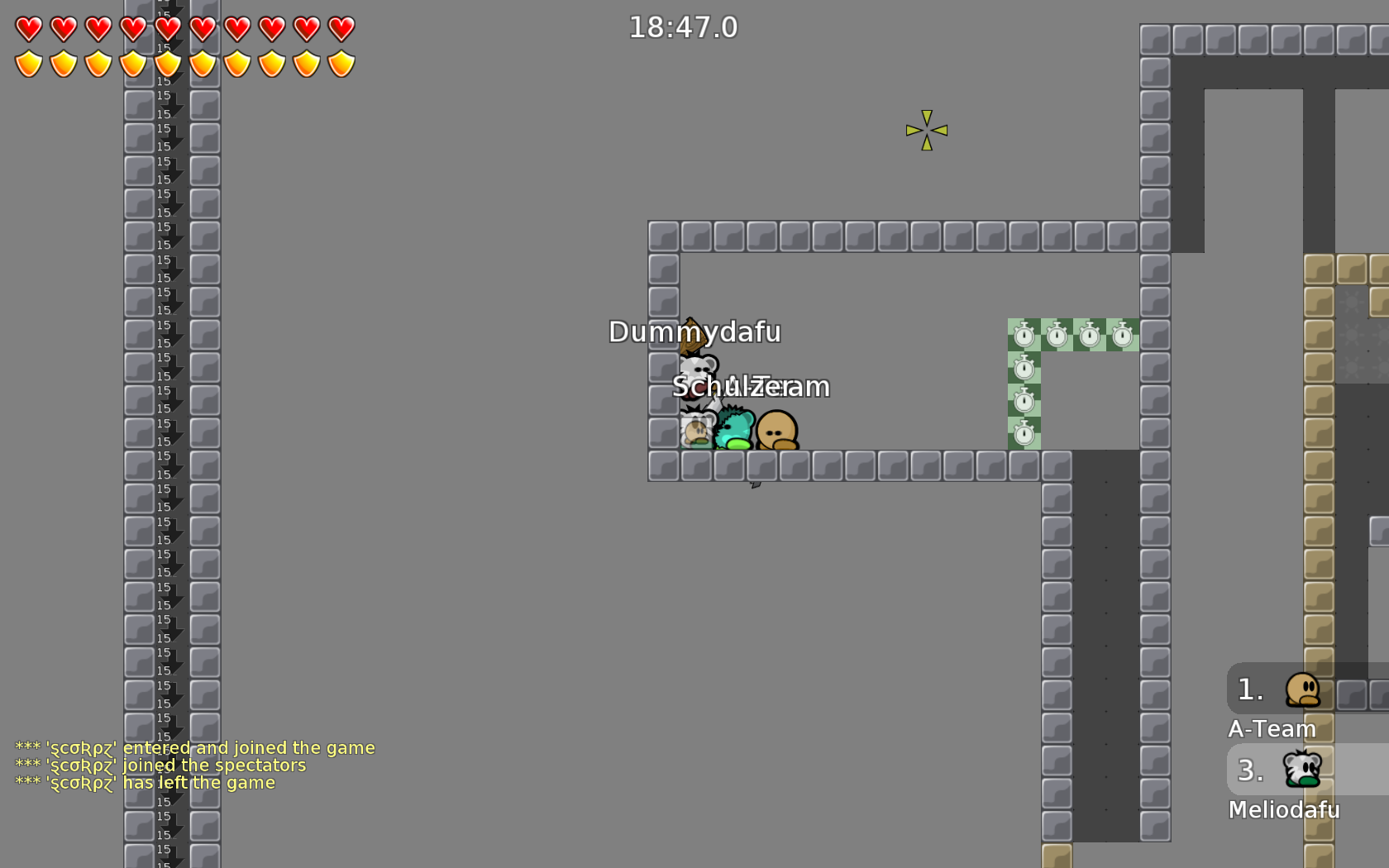This screenshot has height=868, width=1389.
Task: Click the brown tee avatar next to rank 1
Action: point(1302,690)
